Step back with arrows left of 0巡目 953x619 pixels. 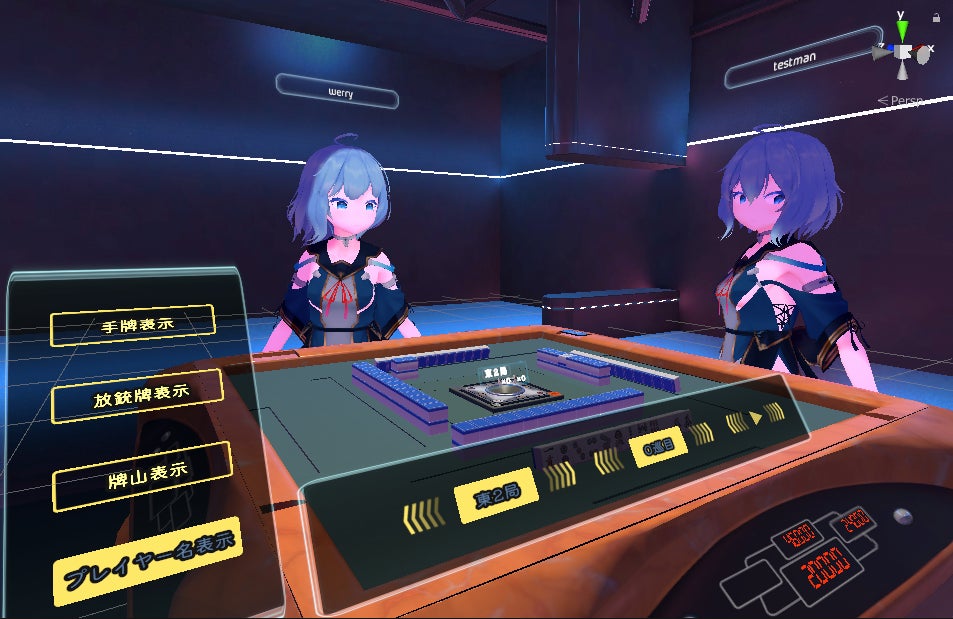pos(607,460)
